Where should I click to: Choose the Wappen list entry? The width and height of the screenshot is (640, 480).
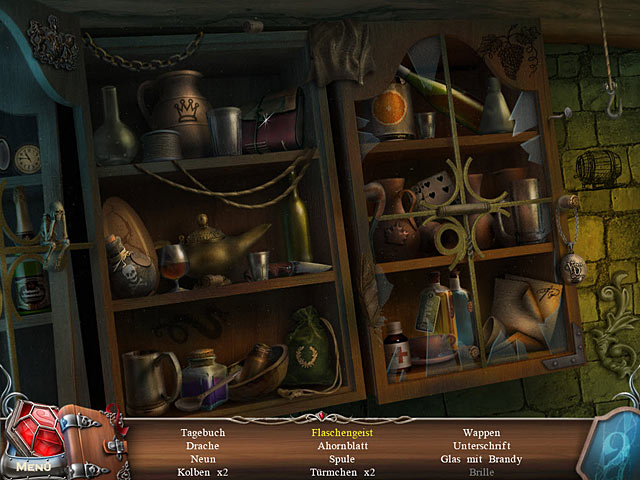pyautogui.click(x=481, y=433)
